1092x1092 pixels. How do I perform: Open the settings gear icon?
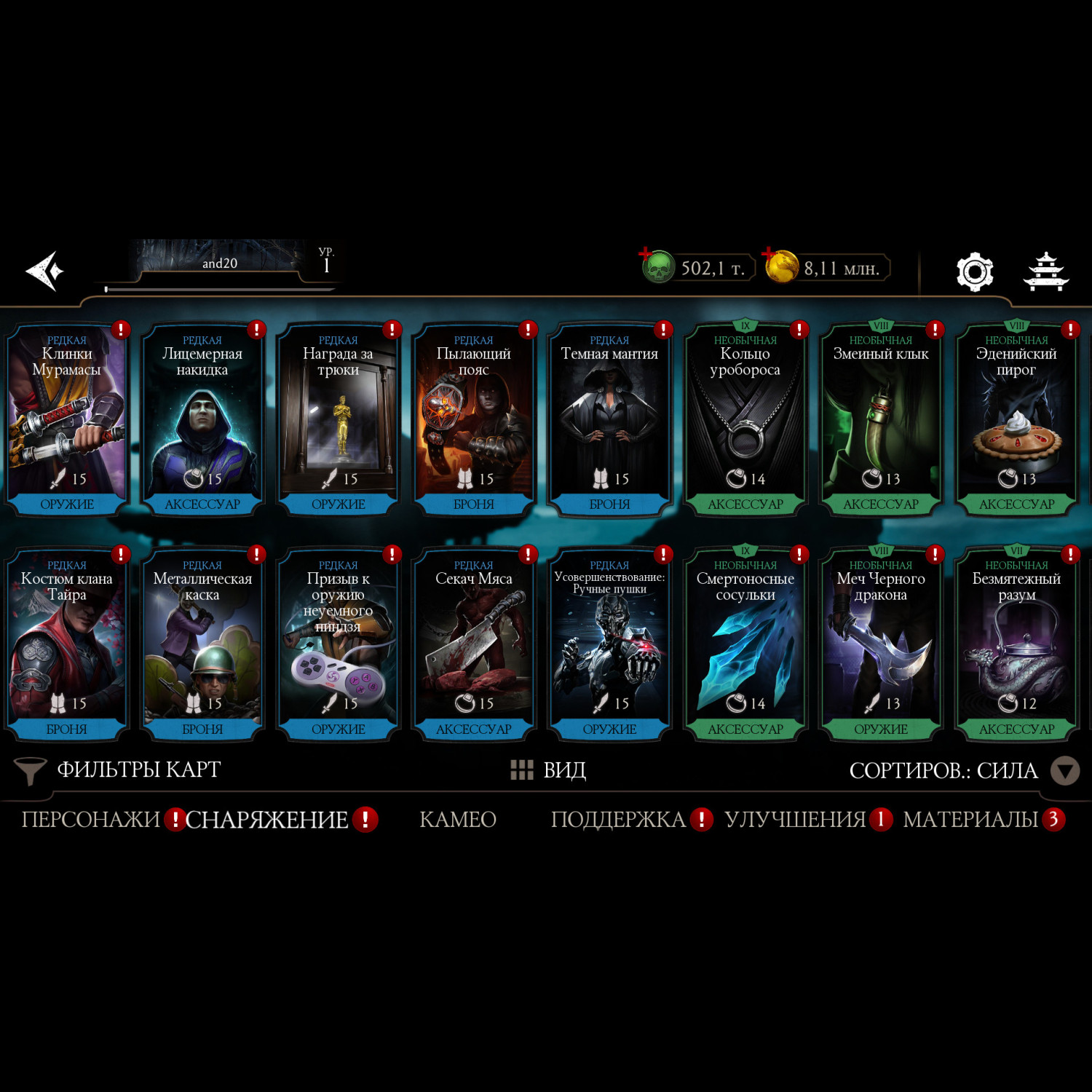pos(974,272)
